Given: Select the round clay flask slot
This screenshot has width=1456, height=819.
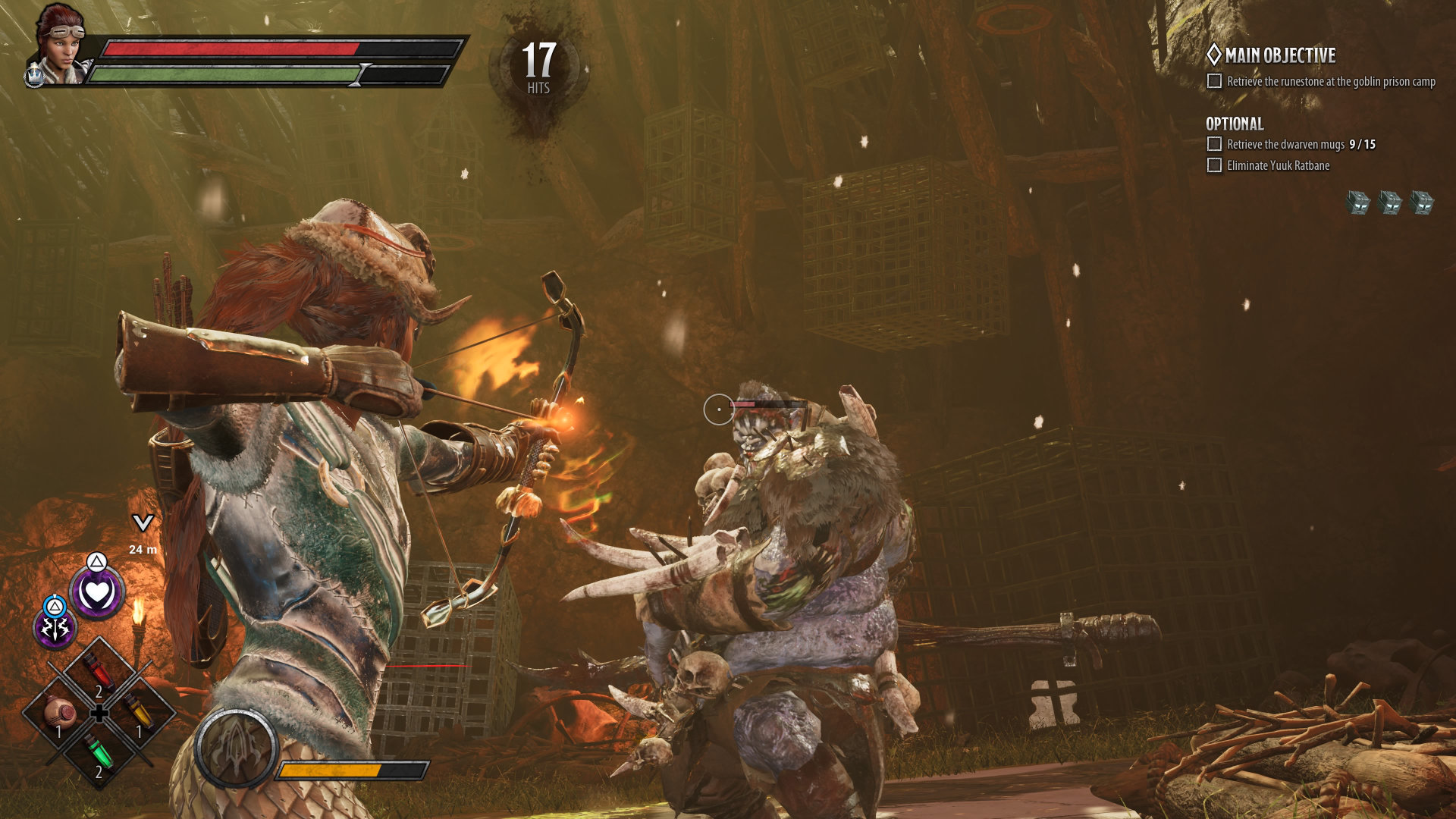Looking at the screenshot, I should pos(59,714).
